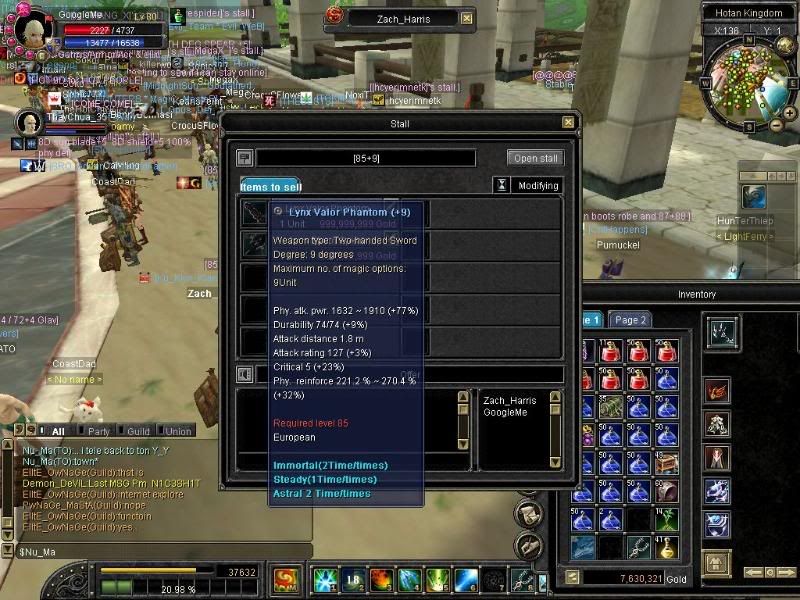Select the chest item in inventory
The height and width of the screenshot is (600, 800).
click(x=667, y=463)
